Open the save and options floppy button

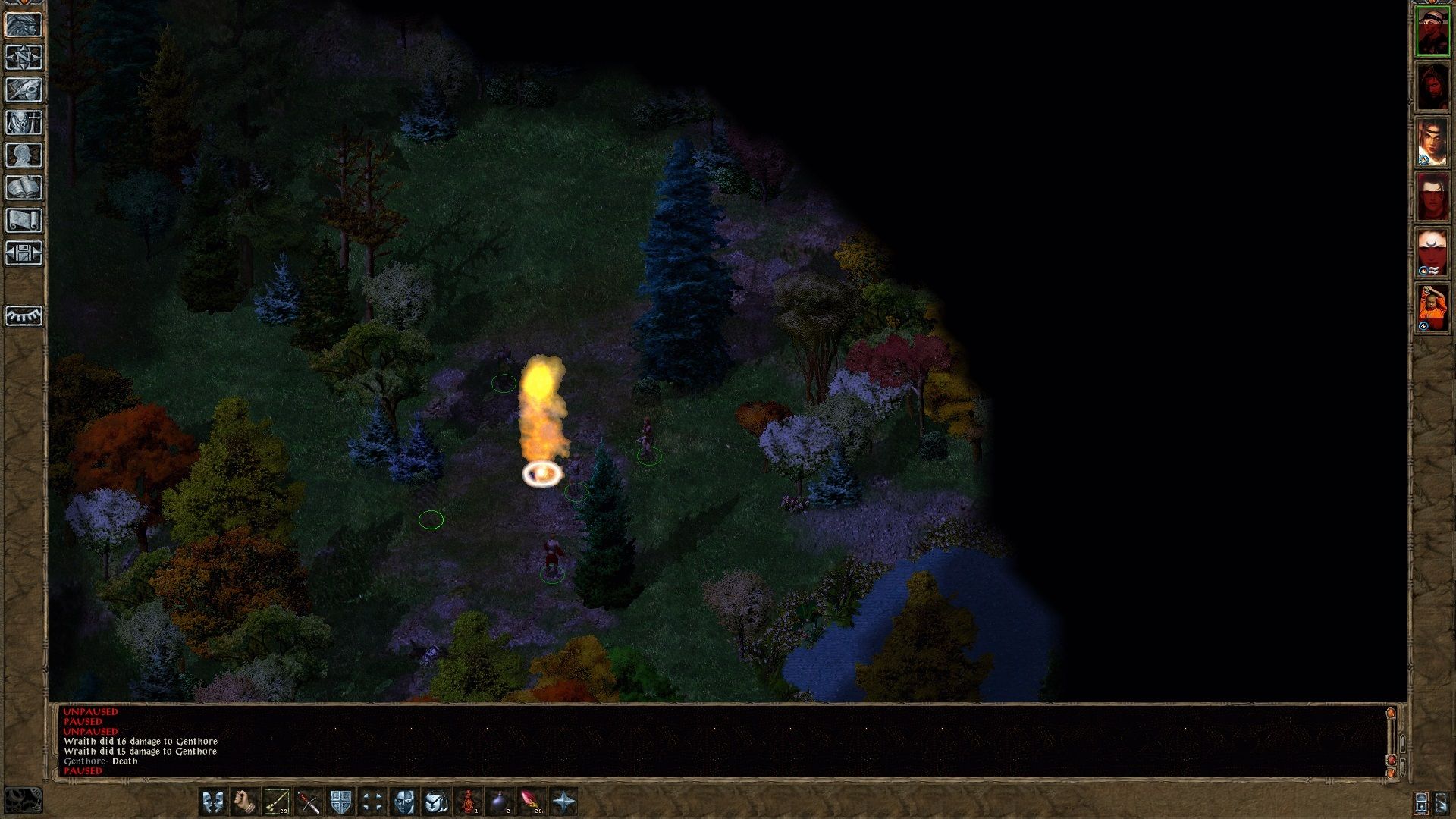[24, 253]
